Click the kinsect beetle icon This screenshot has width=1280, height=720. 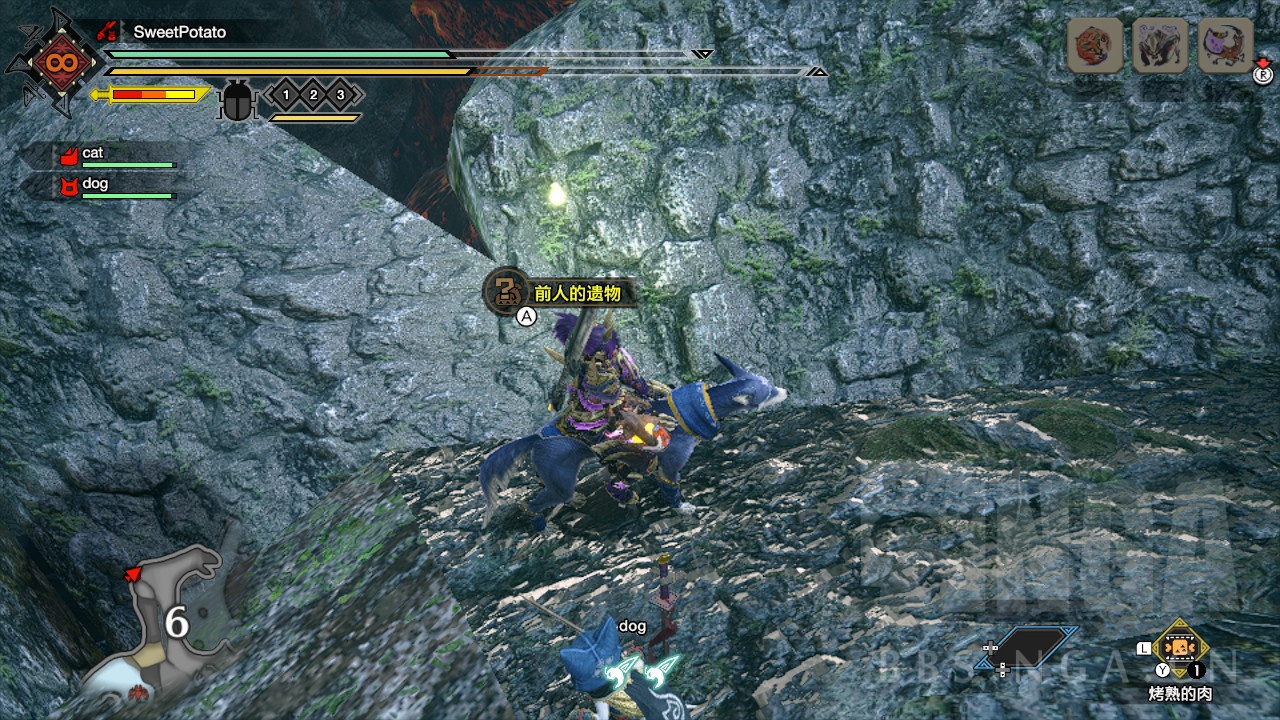pyautogui.click(x=237, y=100)
